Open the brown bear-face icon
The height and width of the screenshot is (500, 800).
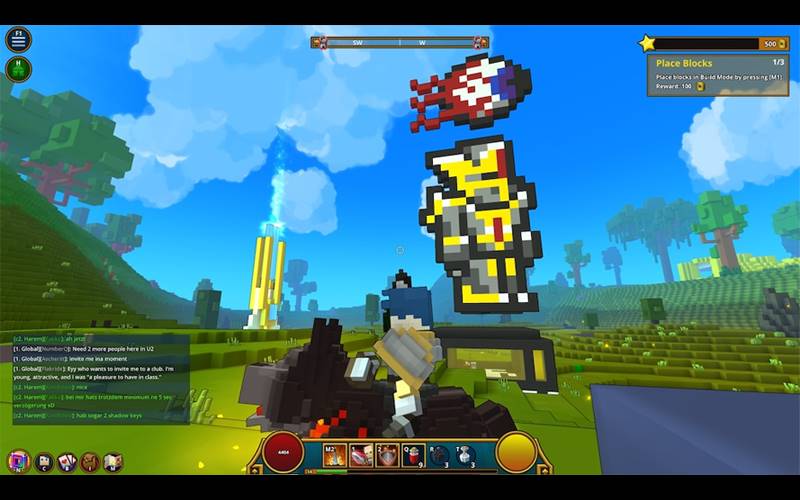90,461
